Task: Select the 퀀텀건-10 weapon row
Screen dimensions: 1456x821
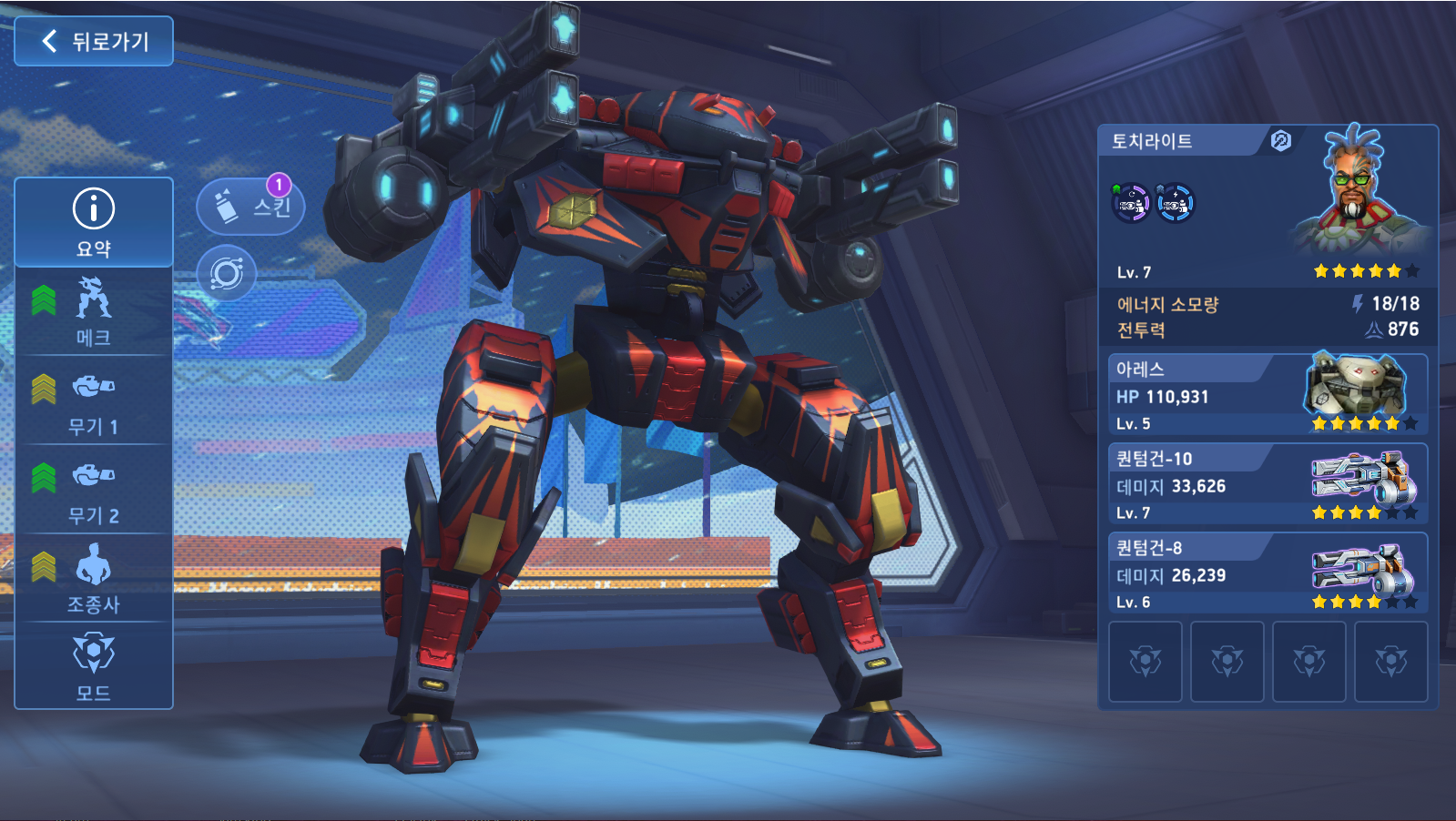Action: (x=1268, y=485)
